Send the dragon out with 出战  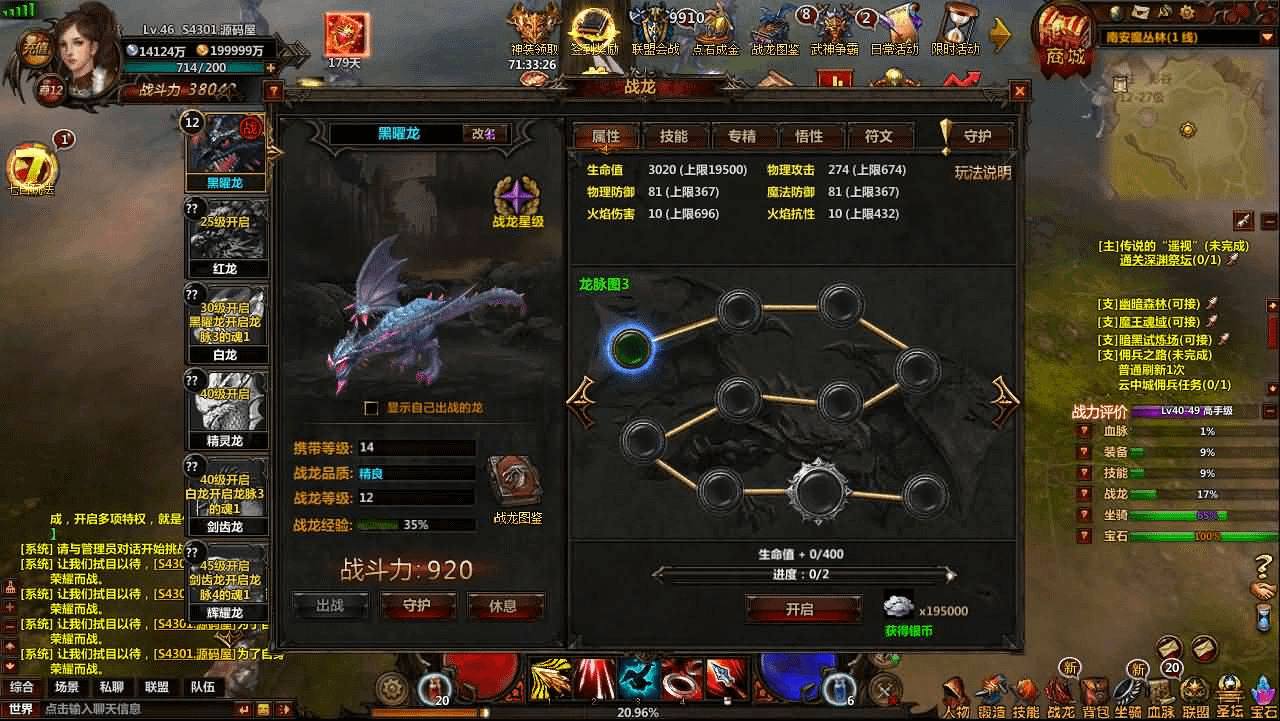tap(330, 606)
